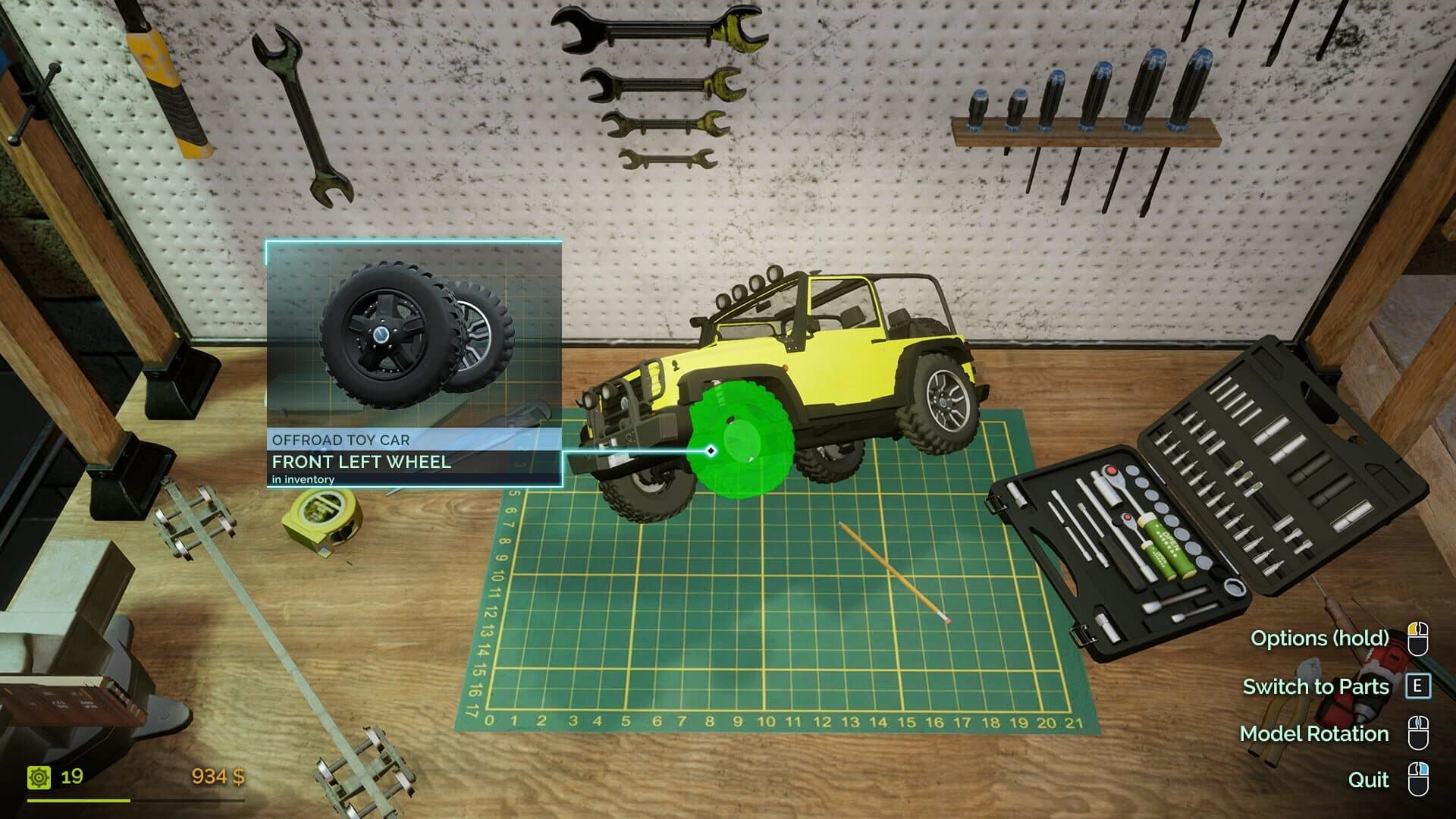Open the in inventory details
The width and height of the screenshot is (1456, 819).
(303, 479)
